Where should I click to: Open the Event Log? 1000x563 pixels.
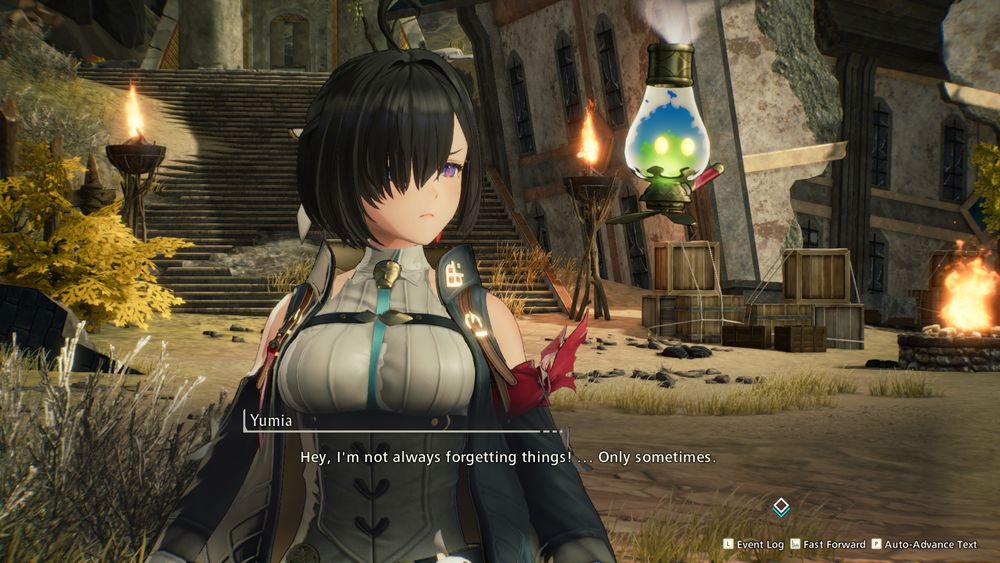(755, 544)
